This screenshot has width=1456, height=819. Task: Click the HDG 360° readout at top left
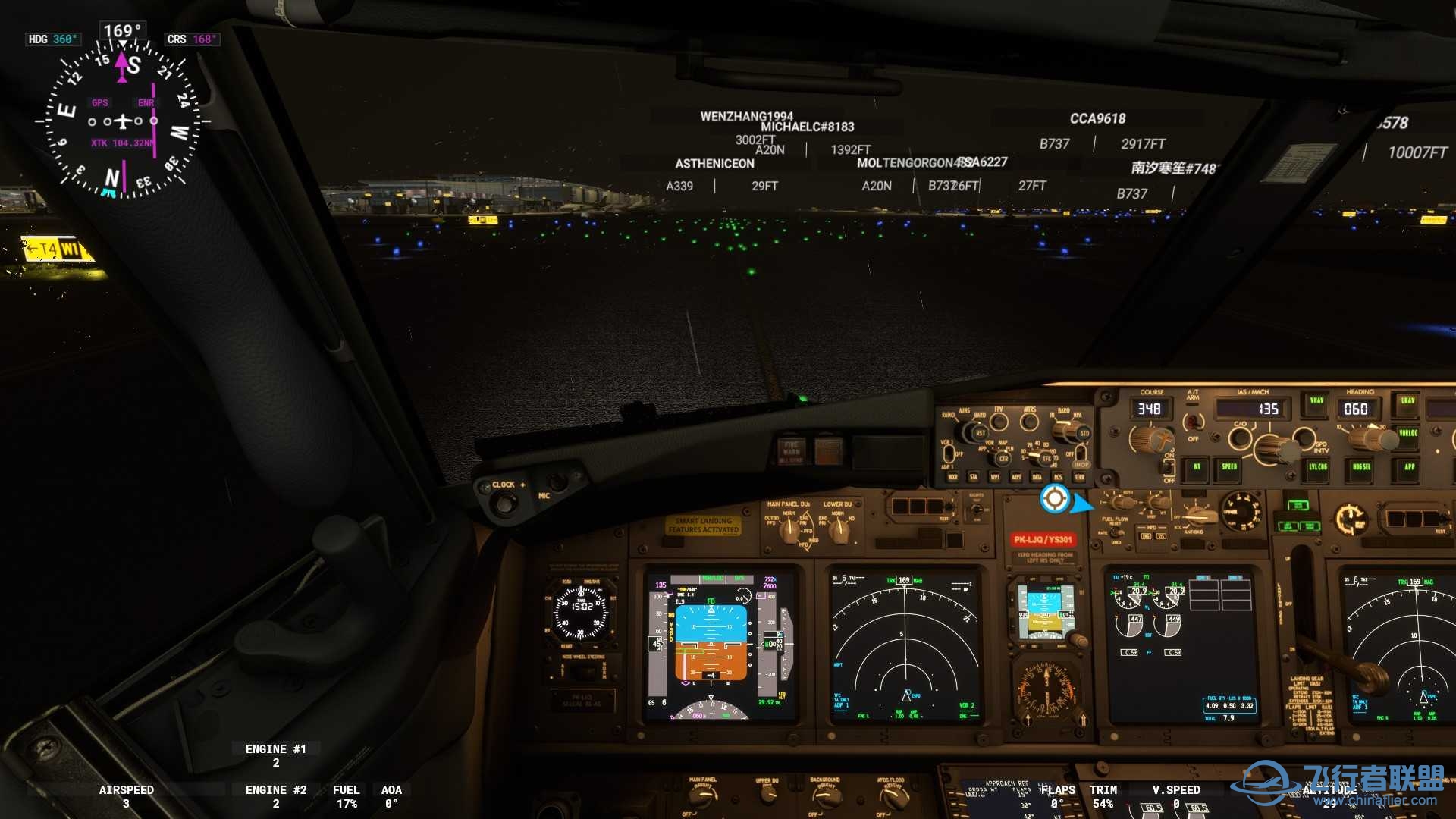pyautogui.click(x=53, y=39)
